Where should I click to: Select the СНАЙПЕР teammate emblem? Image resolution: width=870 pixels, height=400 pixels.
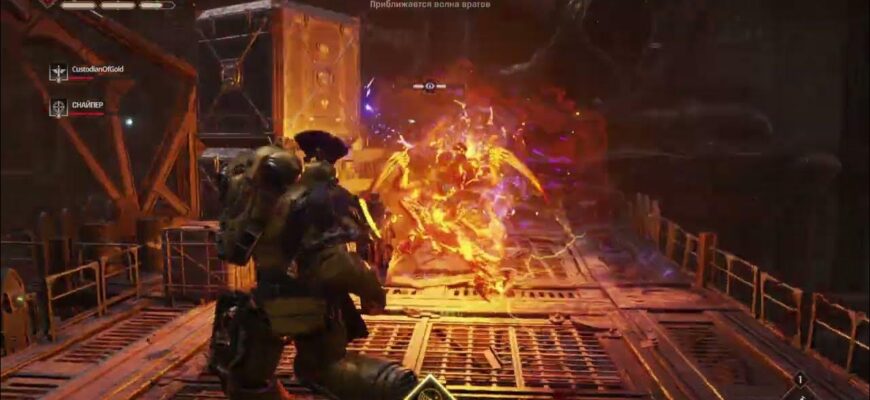click(59, 107)
